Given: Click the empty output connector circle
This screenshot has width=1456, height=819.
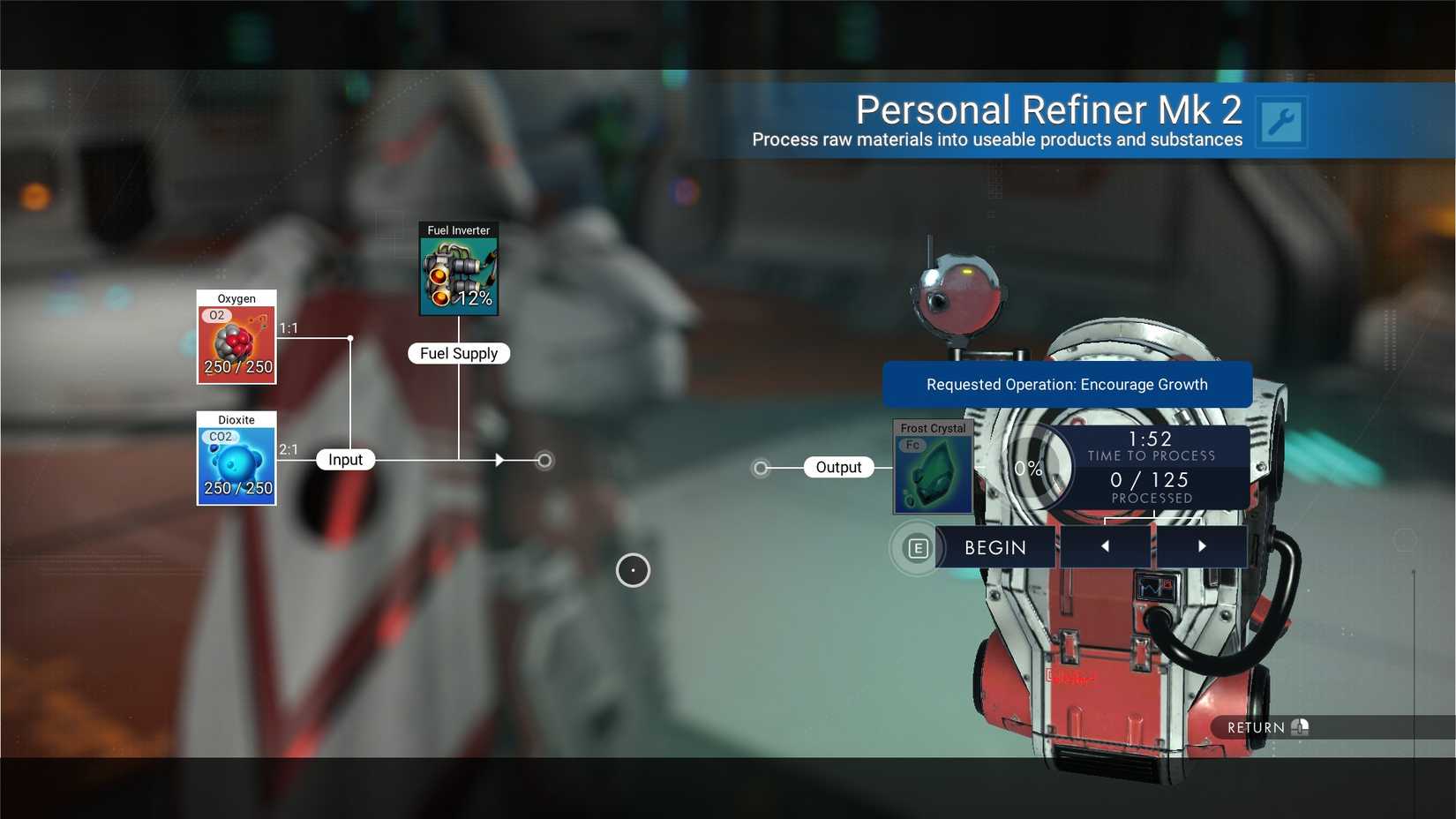Looking at the screenshot, I should [x=760, y=468].
